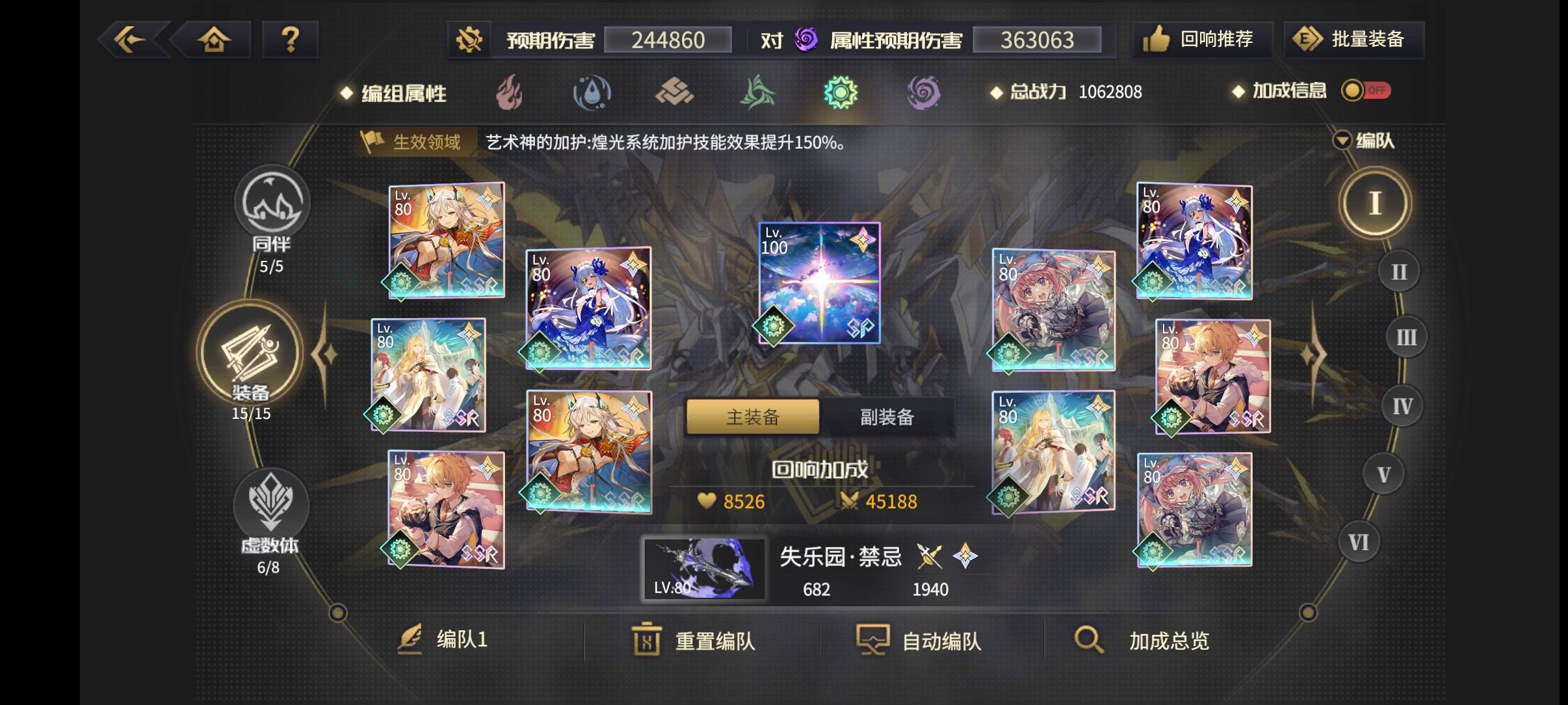Select the fire element attribute icon

(x=512, y=93)
